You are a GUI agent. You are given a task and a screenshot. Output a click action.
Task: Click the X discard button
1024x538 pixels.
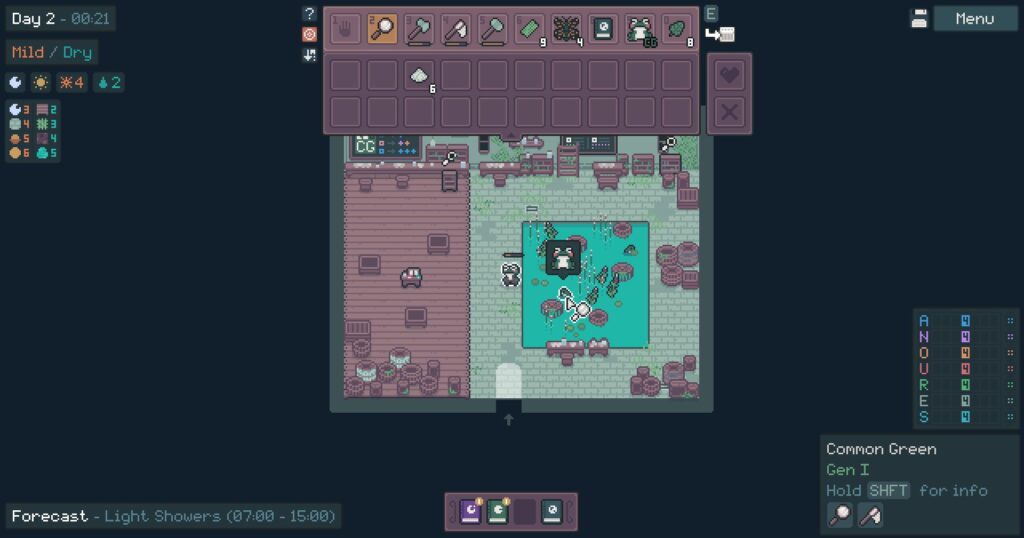coord(730,112)
